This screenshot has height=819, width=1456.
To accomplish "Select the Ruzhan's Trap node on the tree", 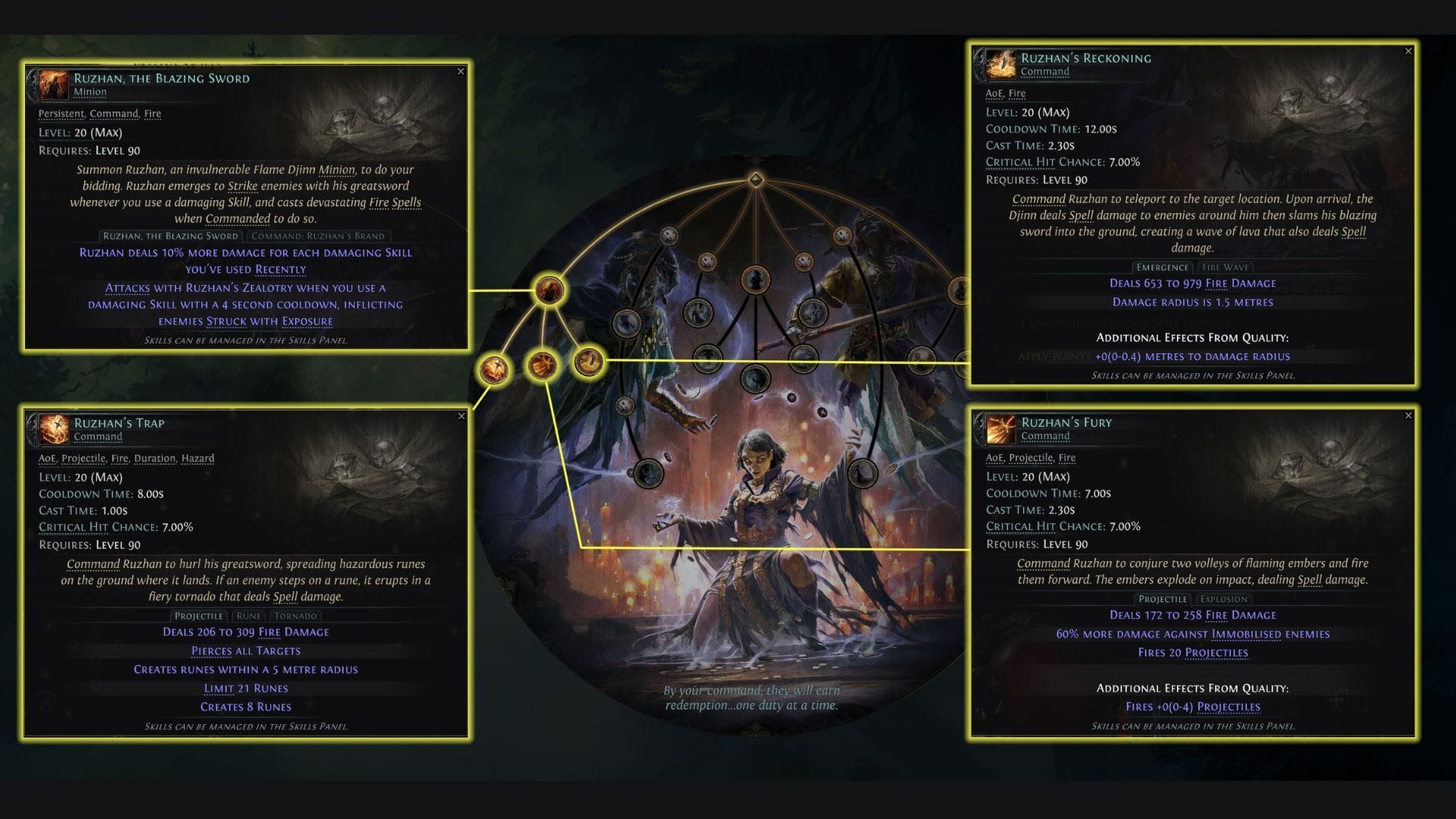I will click(494, 366).
